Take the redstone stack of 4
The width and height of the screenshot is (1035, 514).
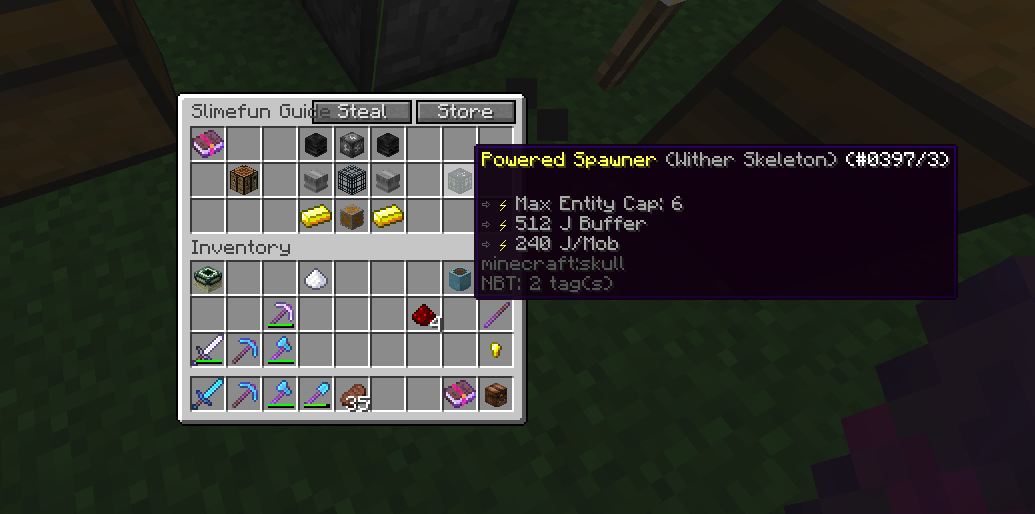(x=424, y=316)
